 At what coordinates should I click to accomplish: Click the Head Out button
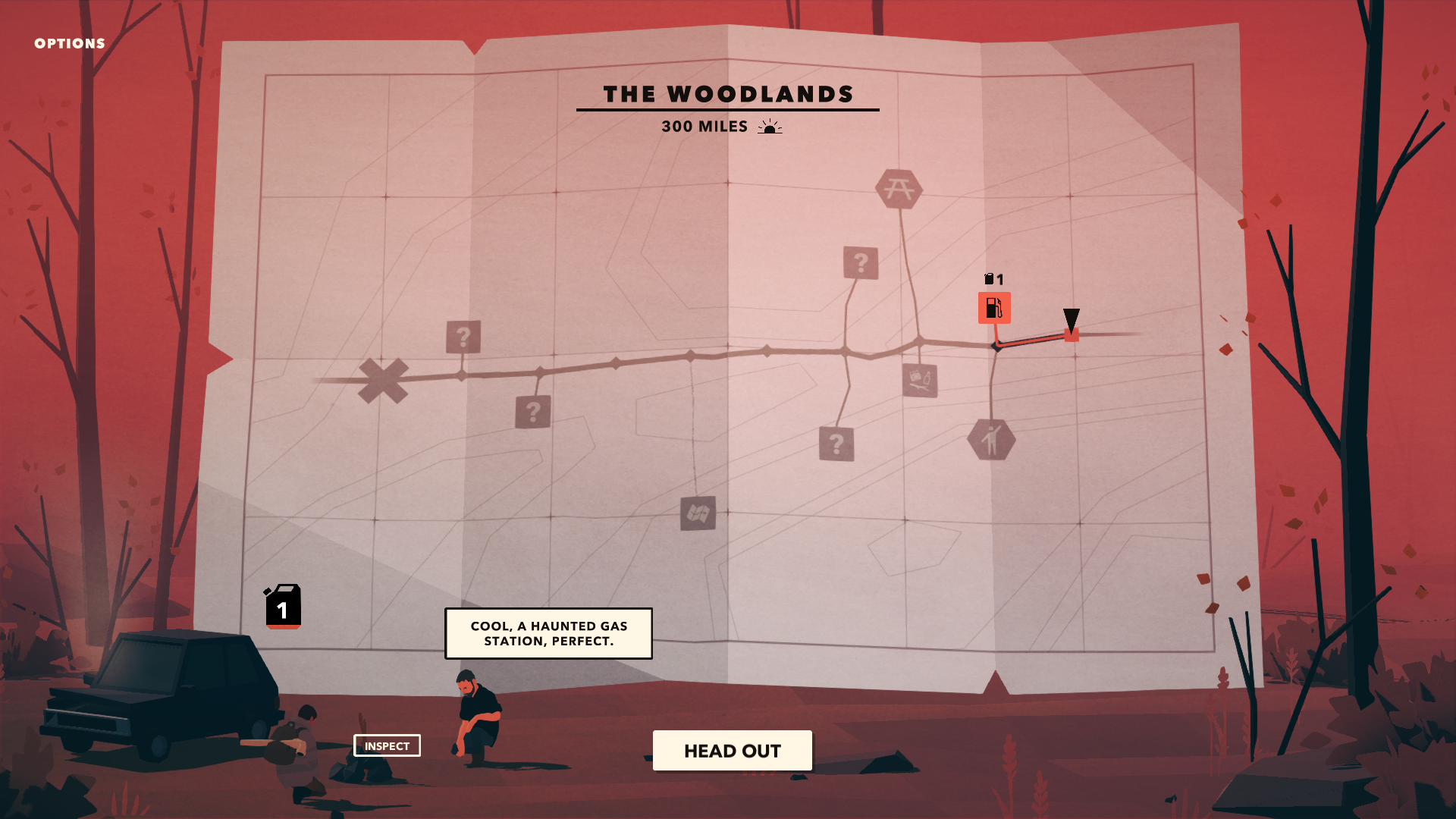pos(732,751)
